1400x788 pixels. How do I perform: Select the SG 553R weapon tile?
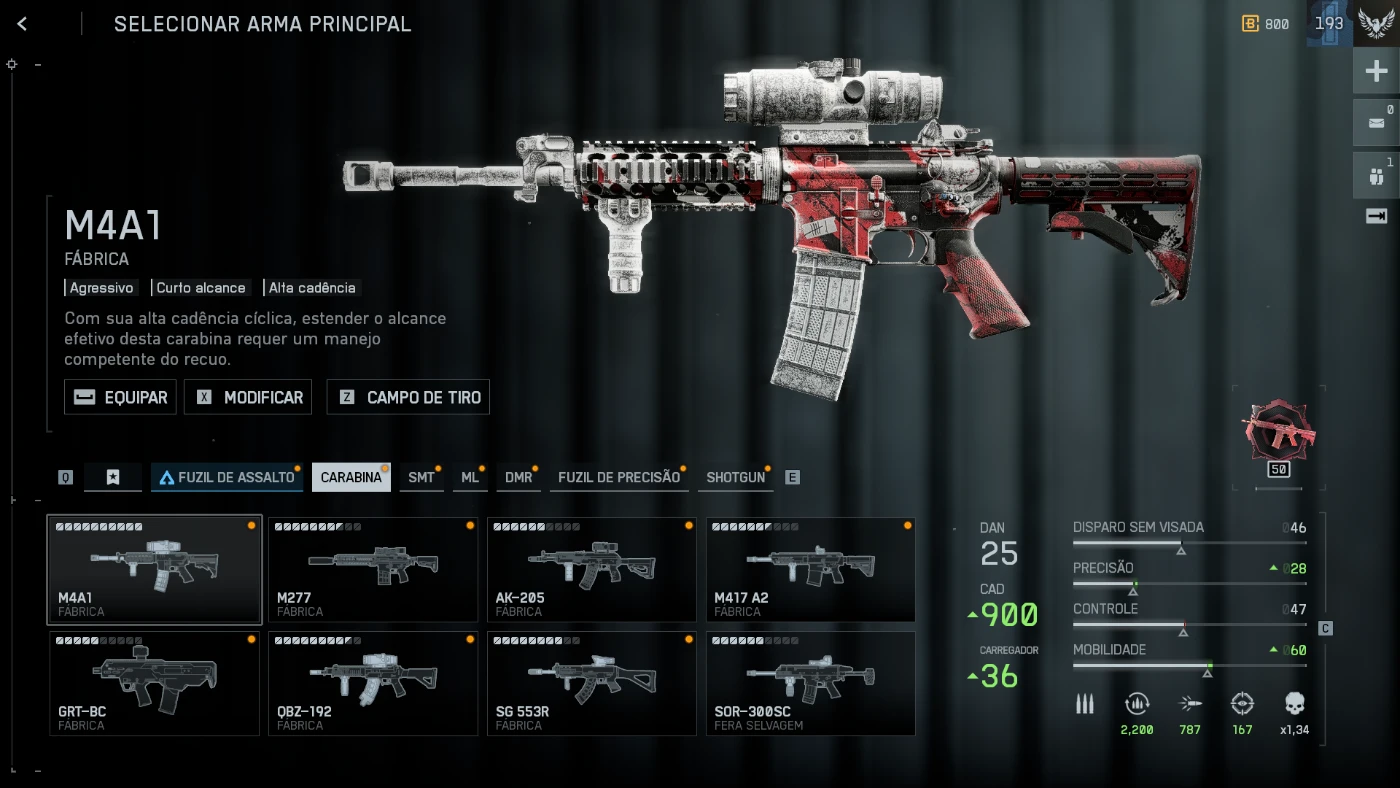(592, 683)
